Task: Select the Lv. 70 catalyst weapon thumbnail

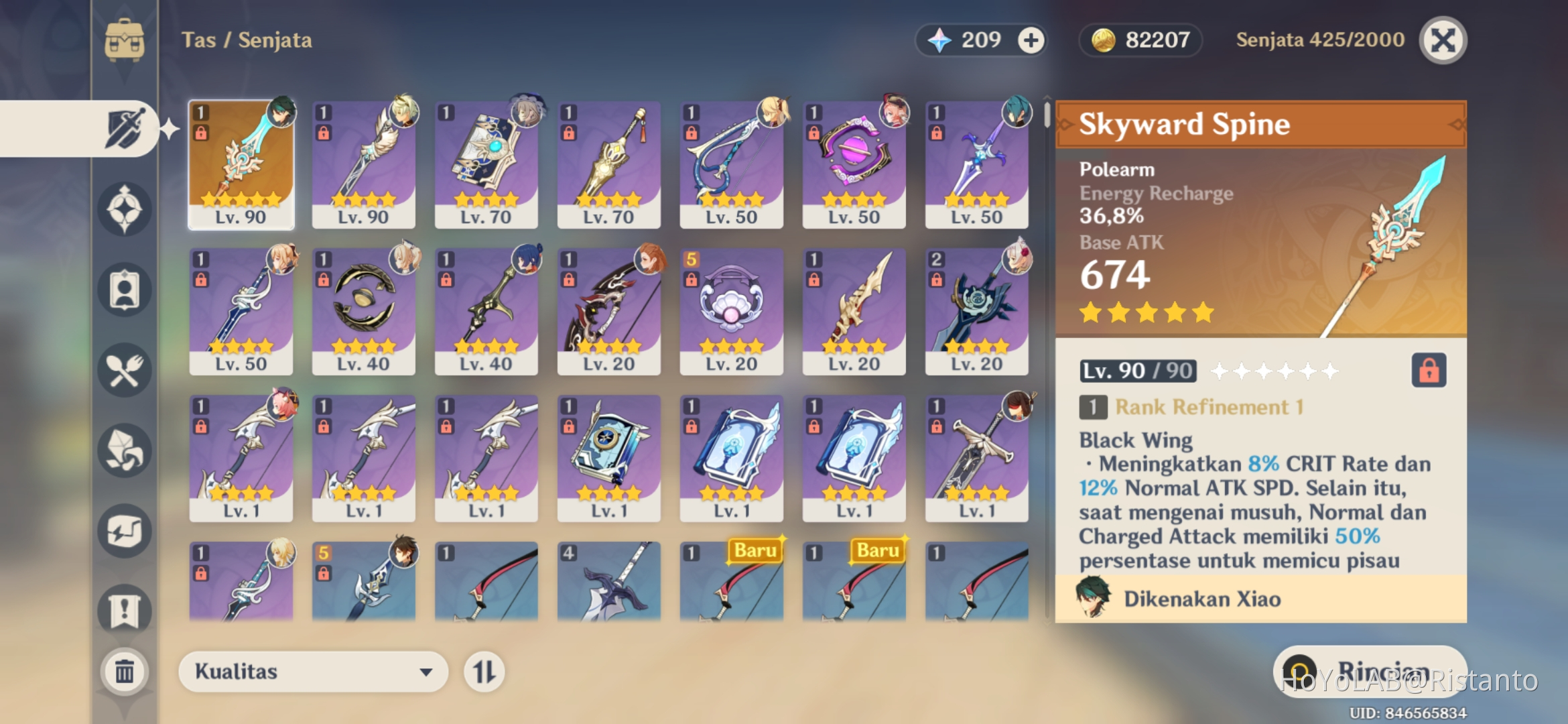Action: [x=486, y=161]
